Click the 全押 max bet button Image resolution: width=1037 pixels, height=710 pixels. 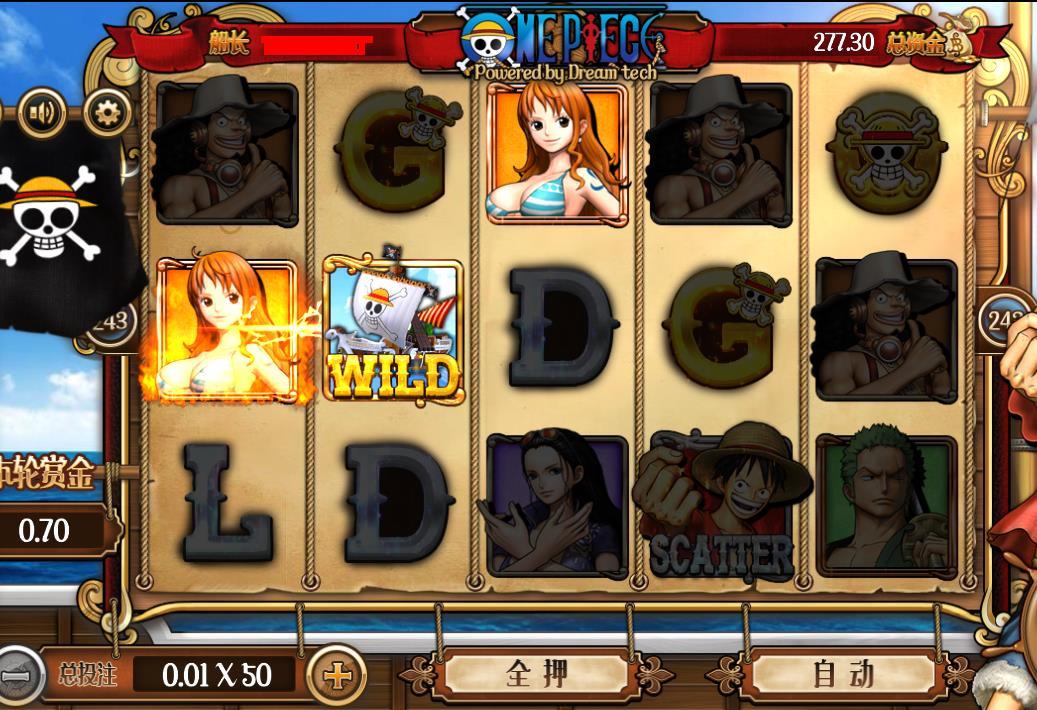[x=537, y=673]
